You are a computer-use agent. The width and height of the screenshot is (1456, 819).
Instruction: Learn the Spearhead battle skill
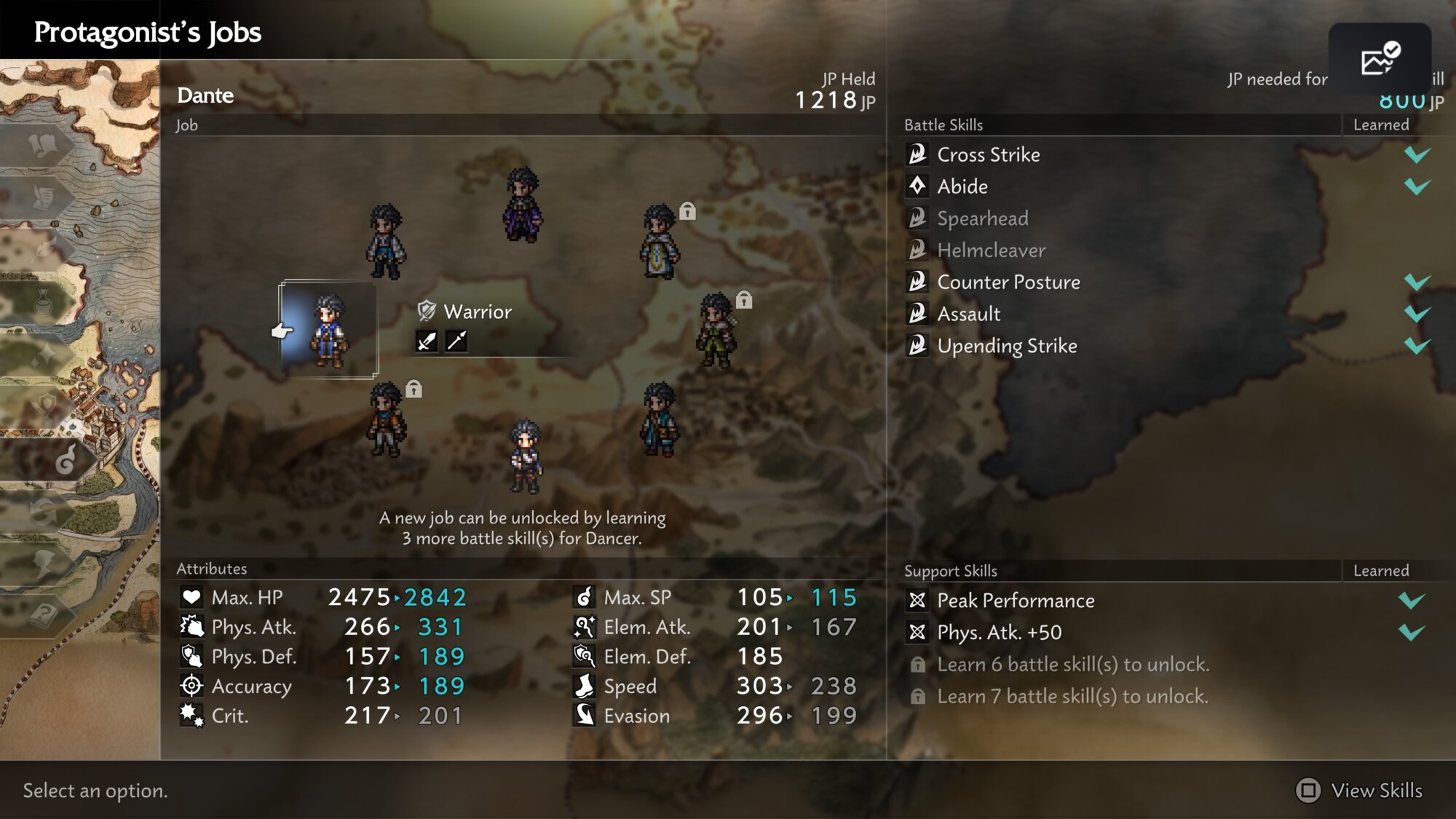[x=982, y=218]
